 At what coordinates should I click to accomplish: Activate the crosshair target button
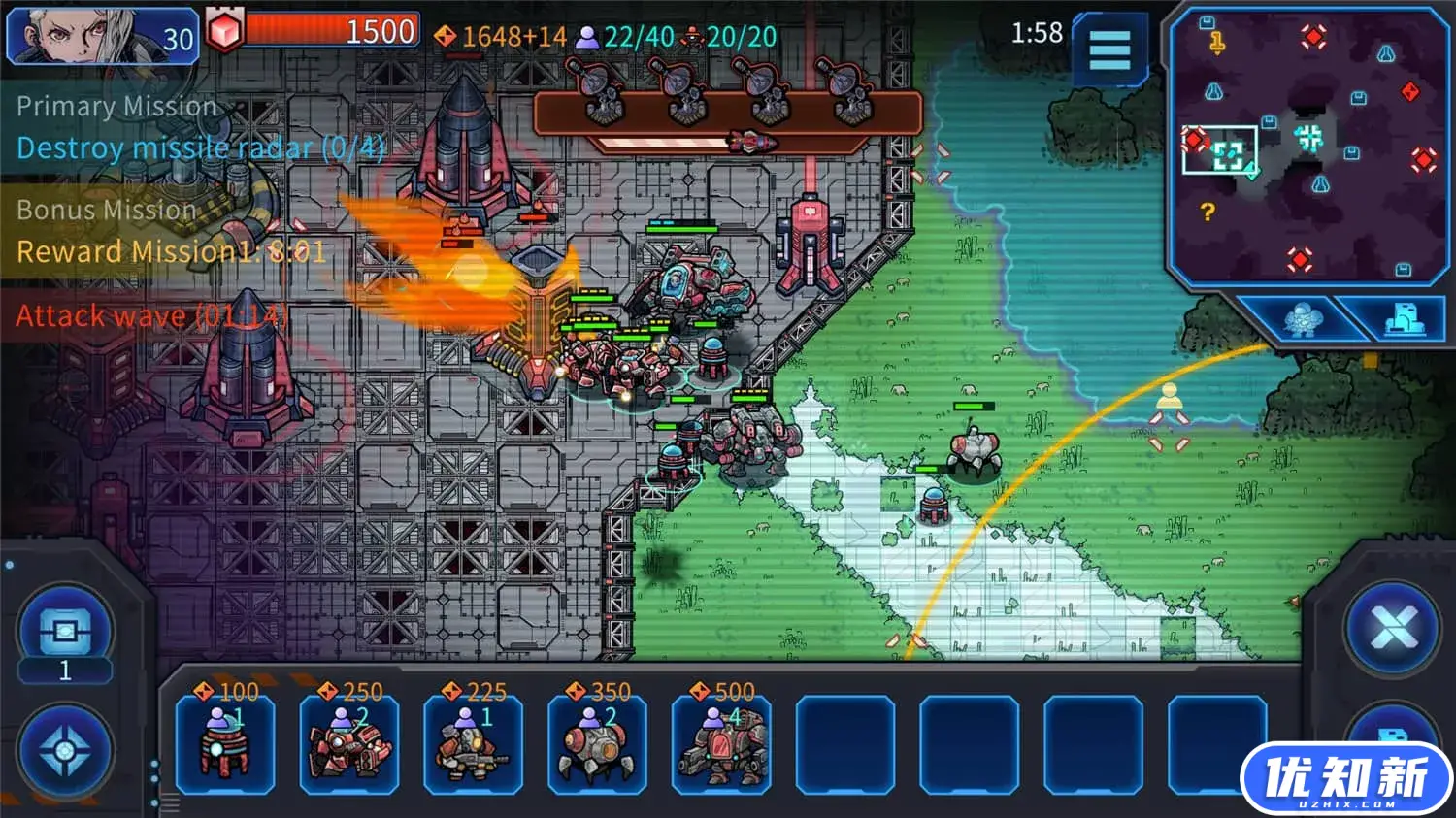(x=65, y=752)
